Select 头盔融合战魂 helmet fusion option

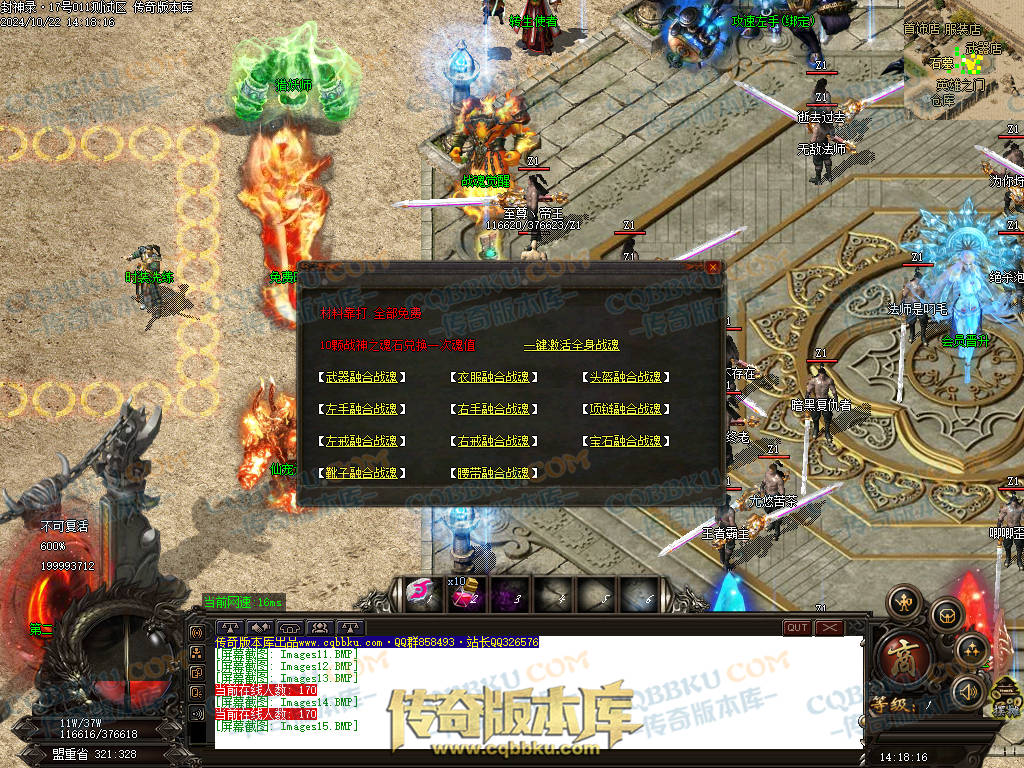pyautogui.click(x=625, y=377)
